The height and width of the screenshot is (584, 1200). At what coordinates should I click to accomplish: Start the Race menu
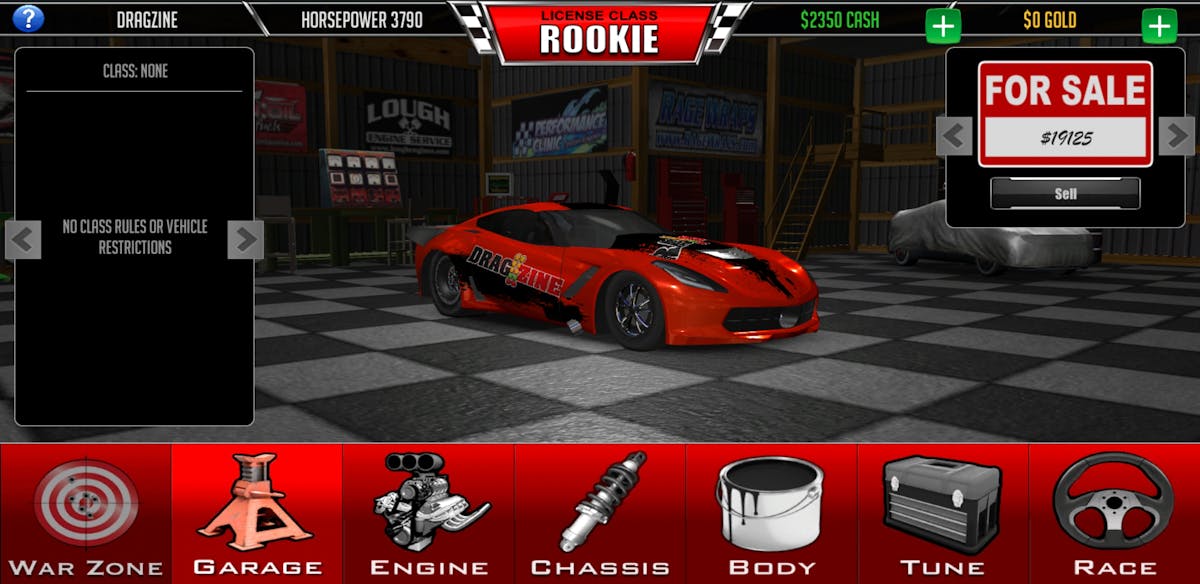point(1114,513)
